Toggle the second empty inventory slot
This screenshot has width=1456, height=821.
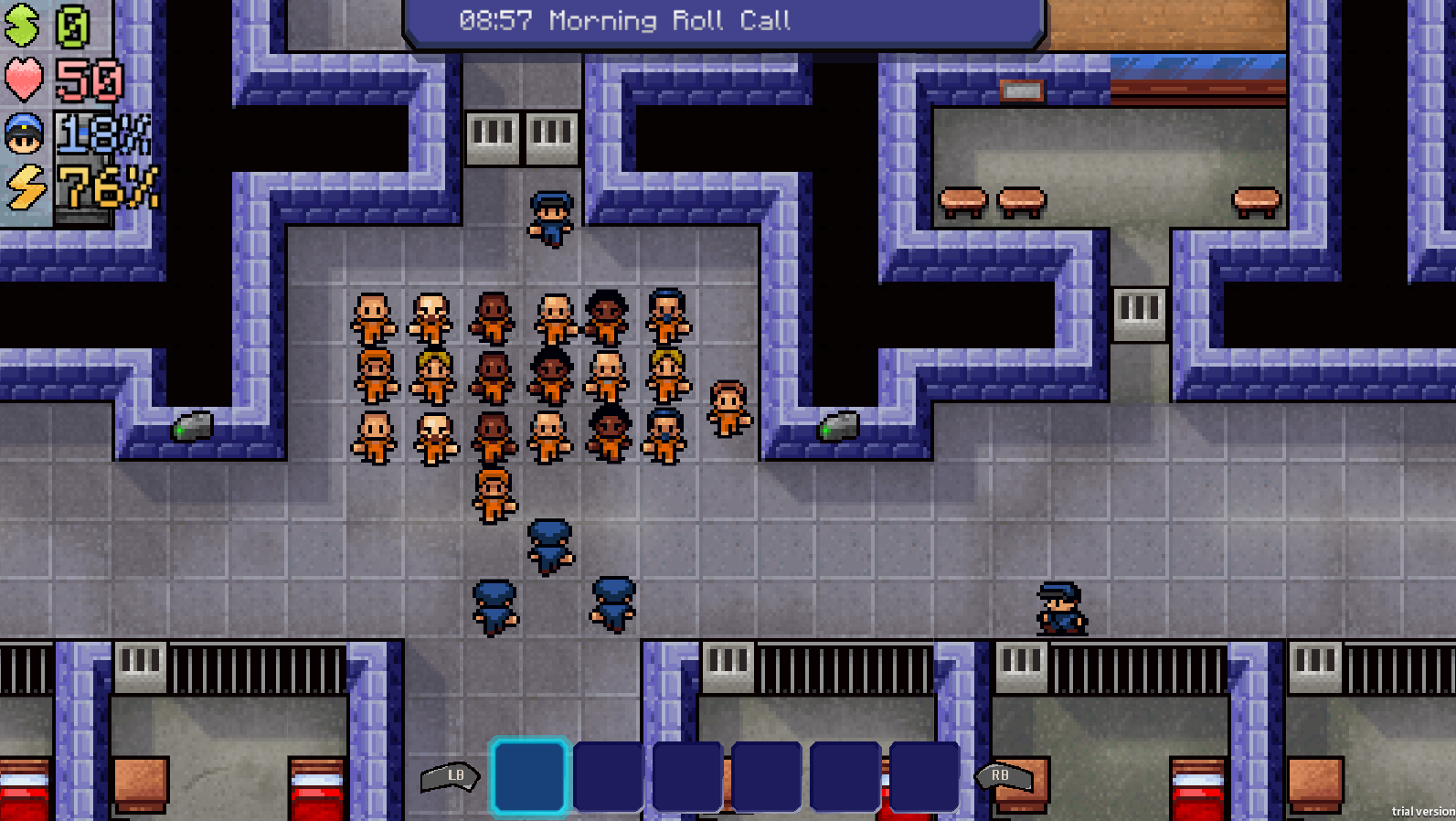tap(610, 777)
